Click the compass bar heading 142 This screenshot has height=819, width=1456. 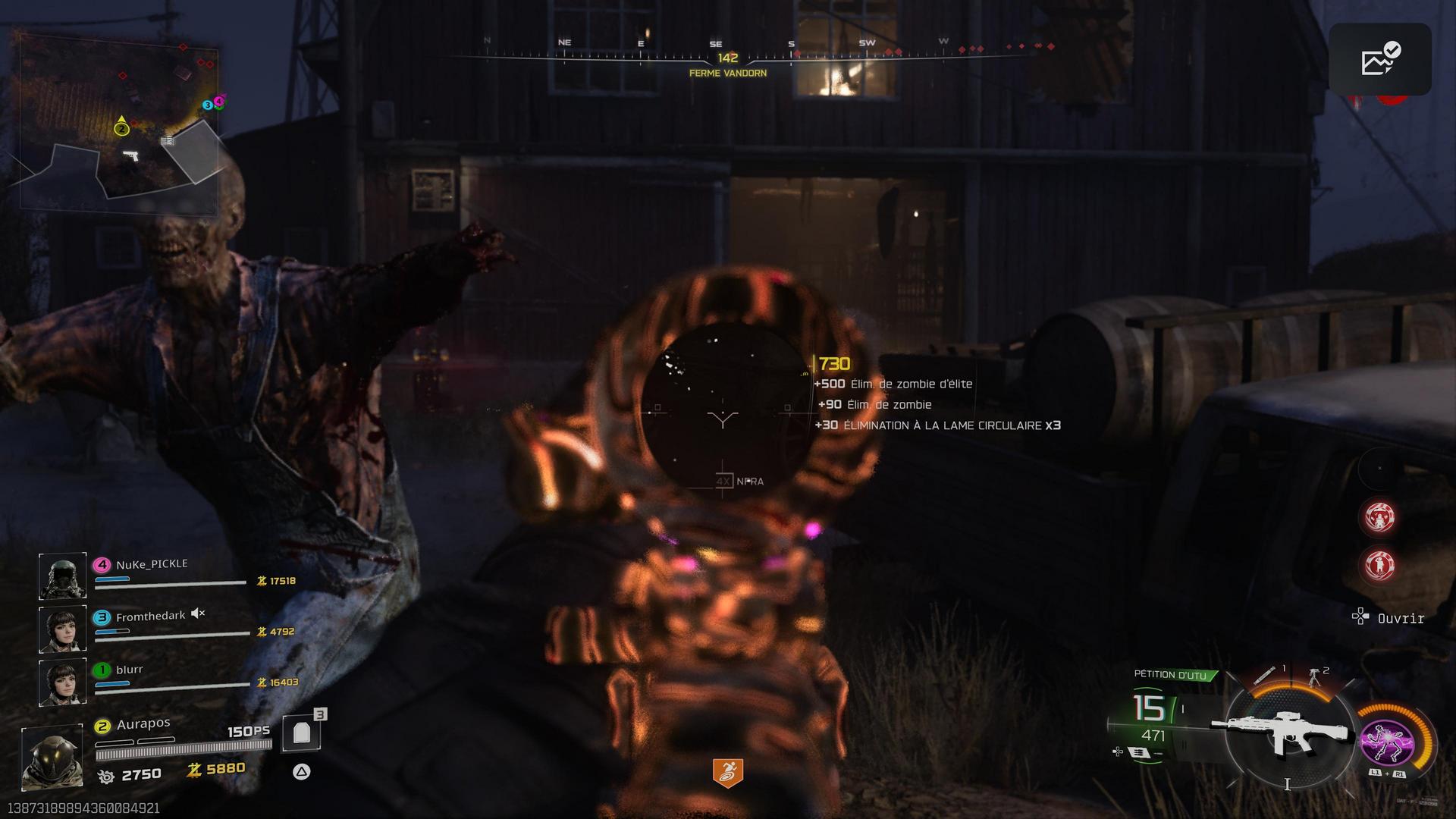[727, 58]
